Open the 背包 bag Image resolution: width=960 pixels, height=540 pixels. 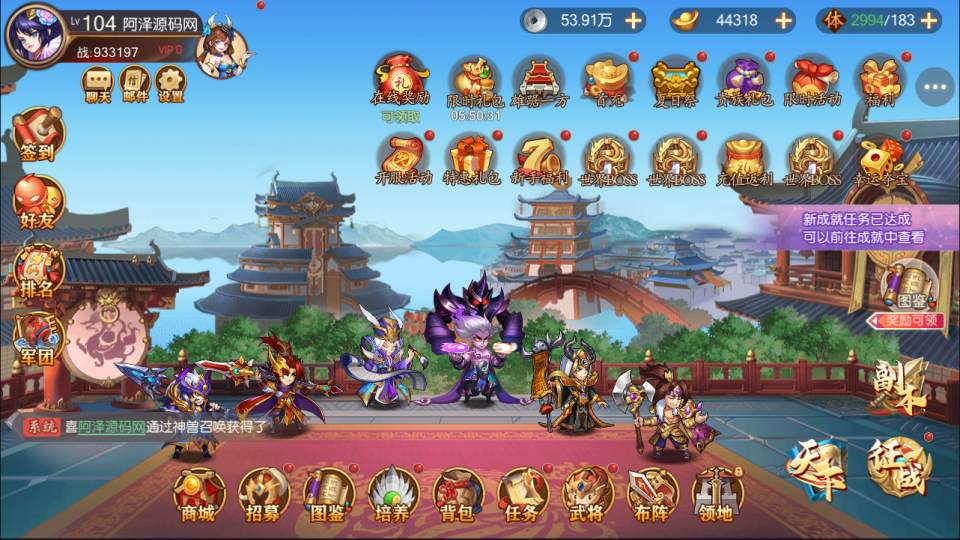pos(457,494)
